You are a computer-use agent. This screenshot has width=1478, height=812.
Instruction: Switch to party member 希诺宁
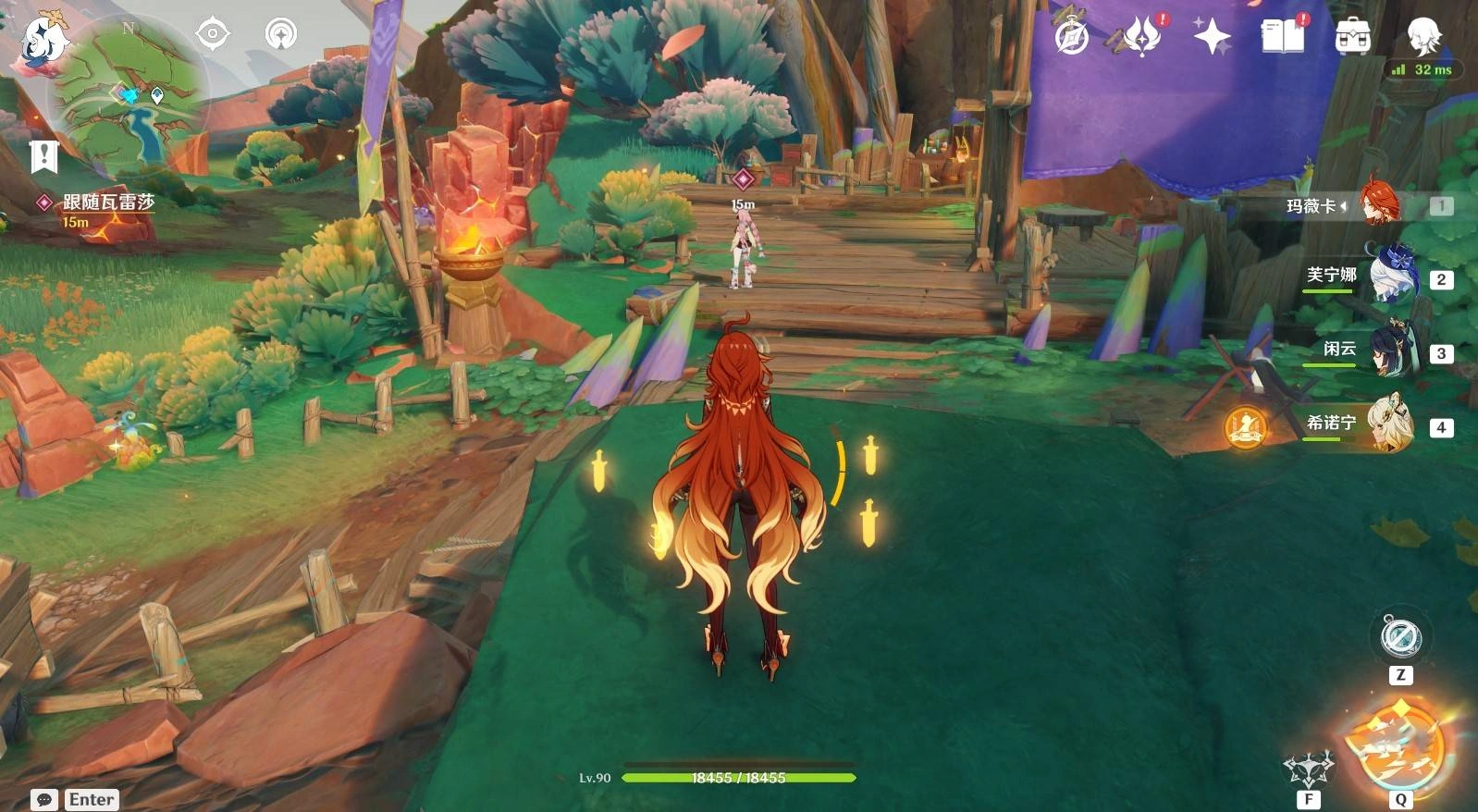pos(1389,424)
